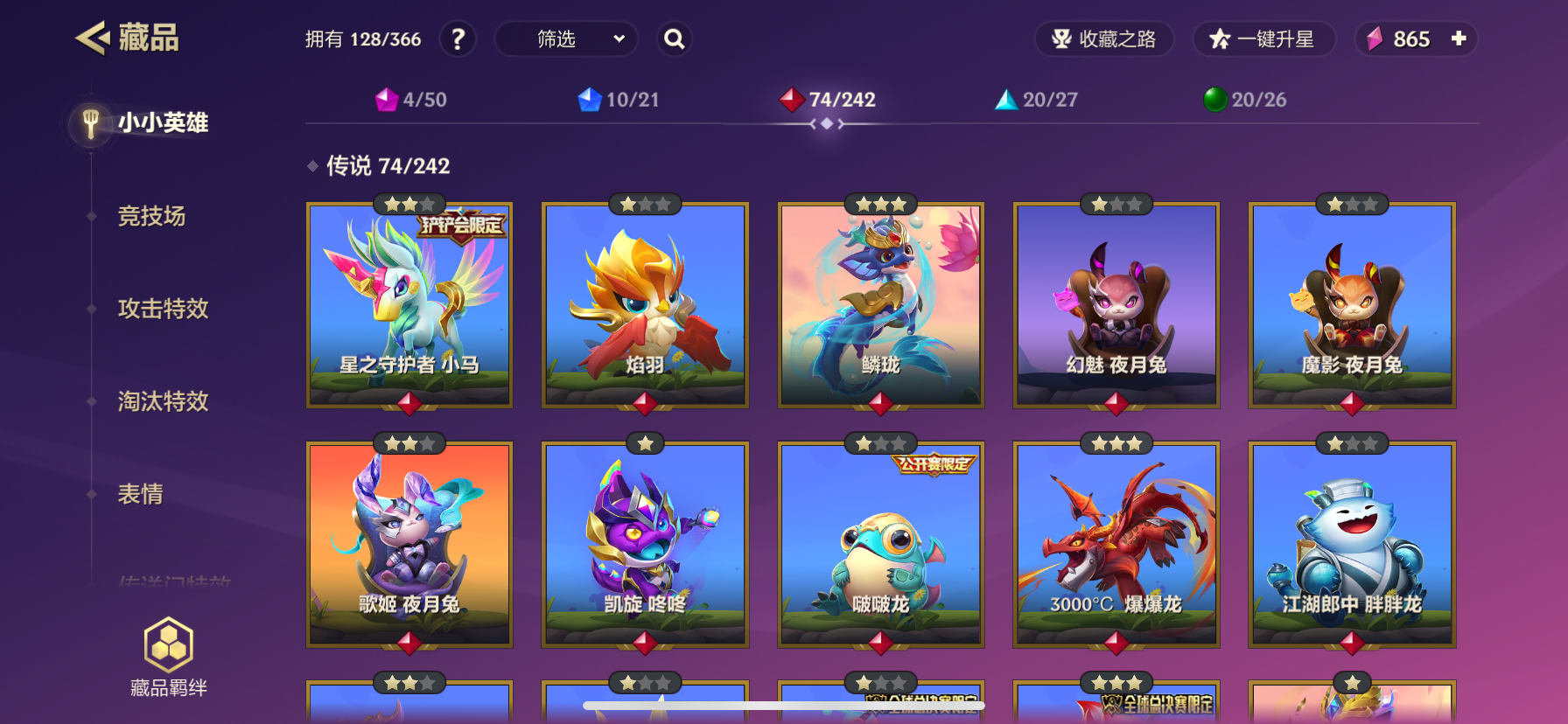Select the 3000°C 爆爆龙 card
Image resolution: width=1568 pixels, height=724 pixels.
click(x=1116, y=544)
